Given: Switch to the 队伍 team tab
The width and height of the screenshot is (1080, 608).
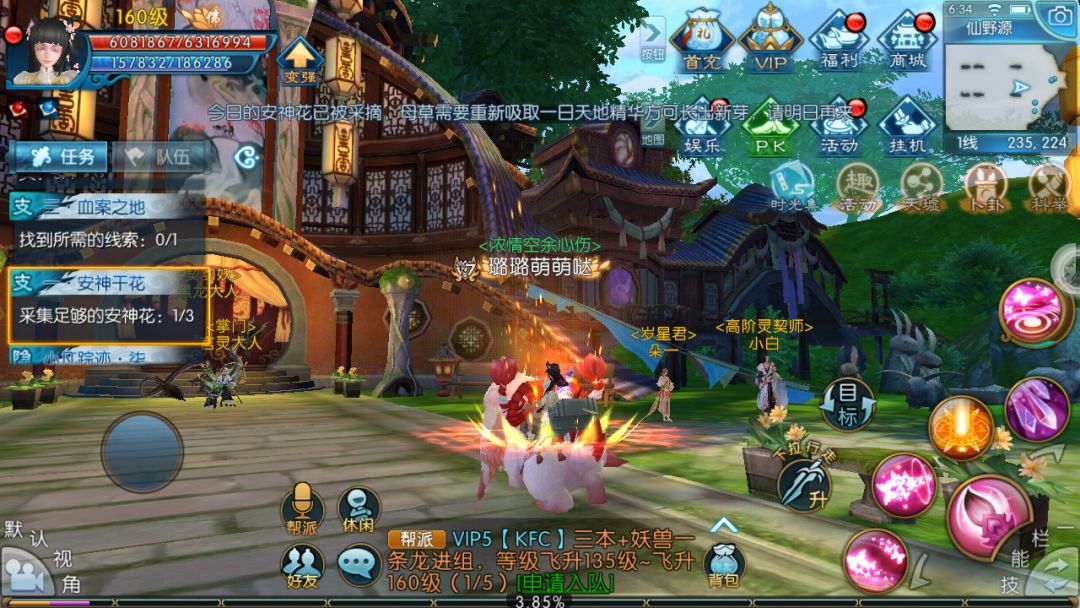Looking at the screenshot, I should point(160,156).
